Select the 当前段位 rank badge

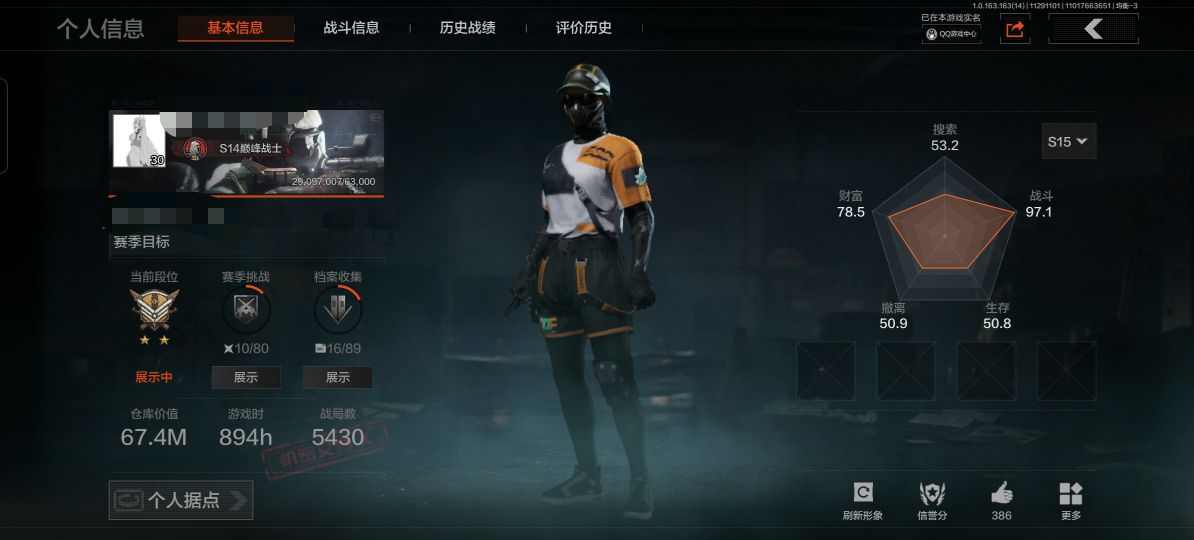click(155, 310)
